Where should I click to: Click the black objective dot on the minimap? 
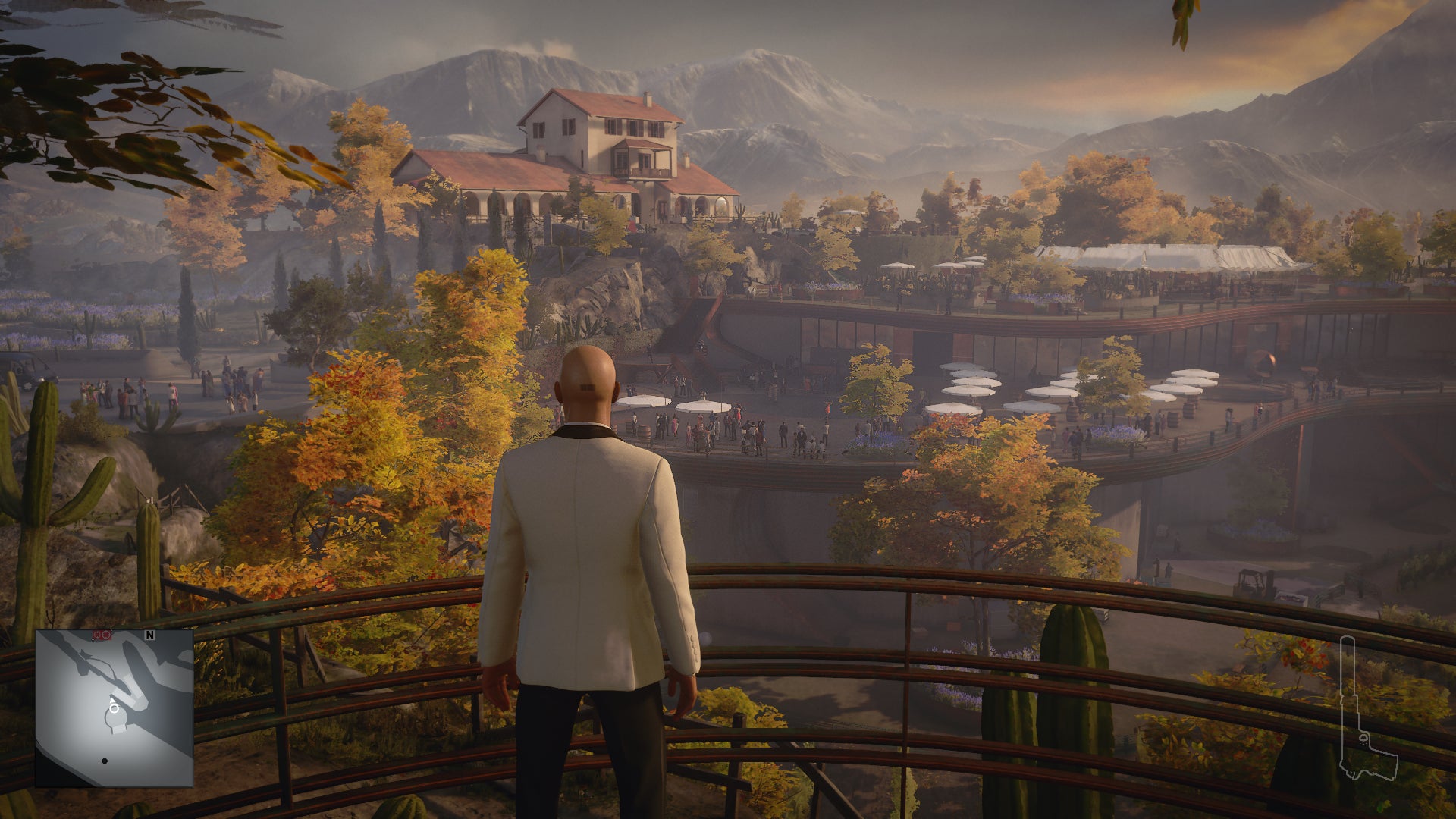point(105,761)
